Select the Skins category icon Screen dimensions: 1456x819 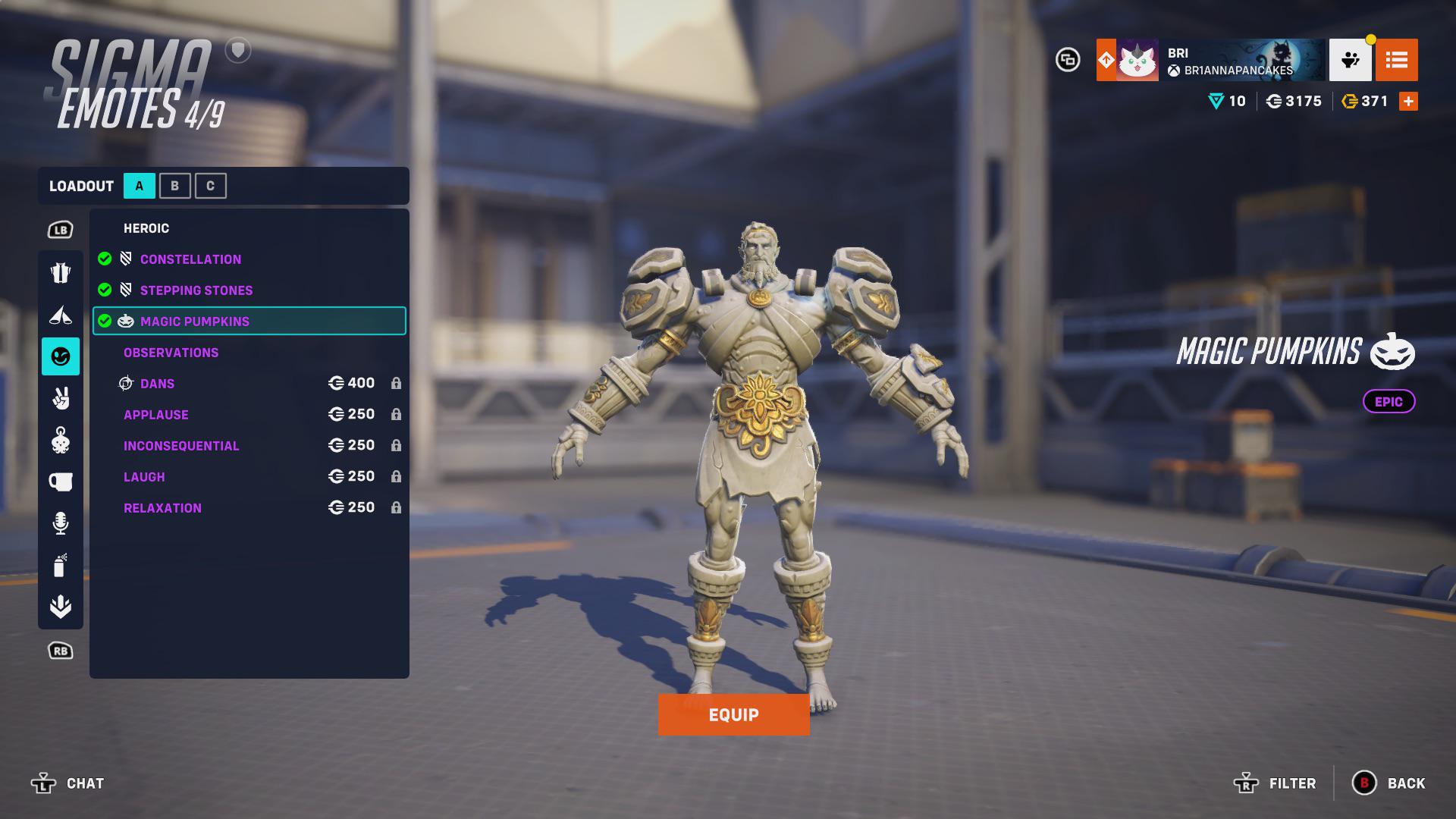pyautogui.click(x=61, y=271)
